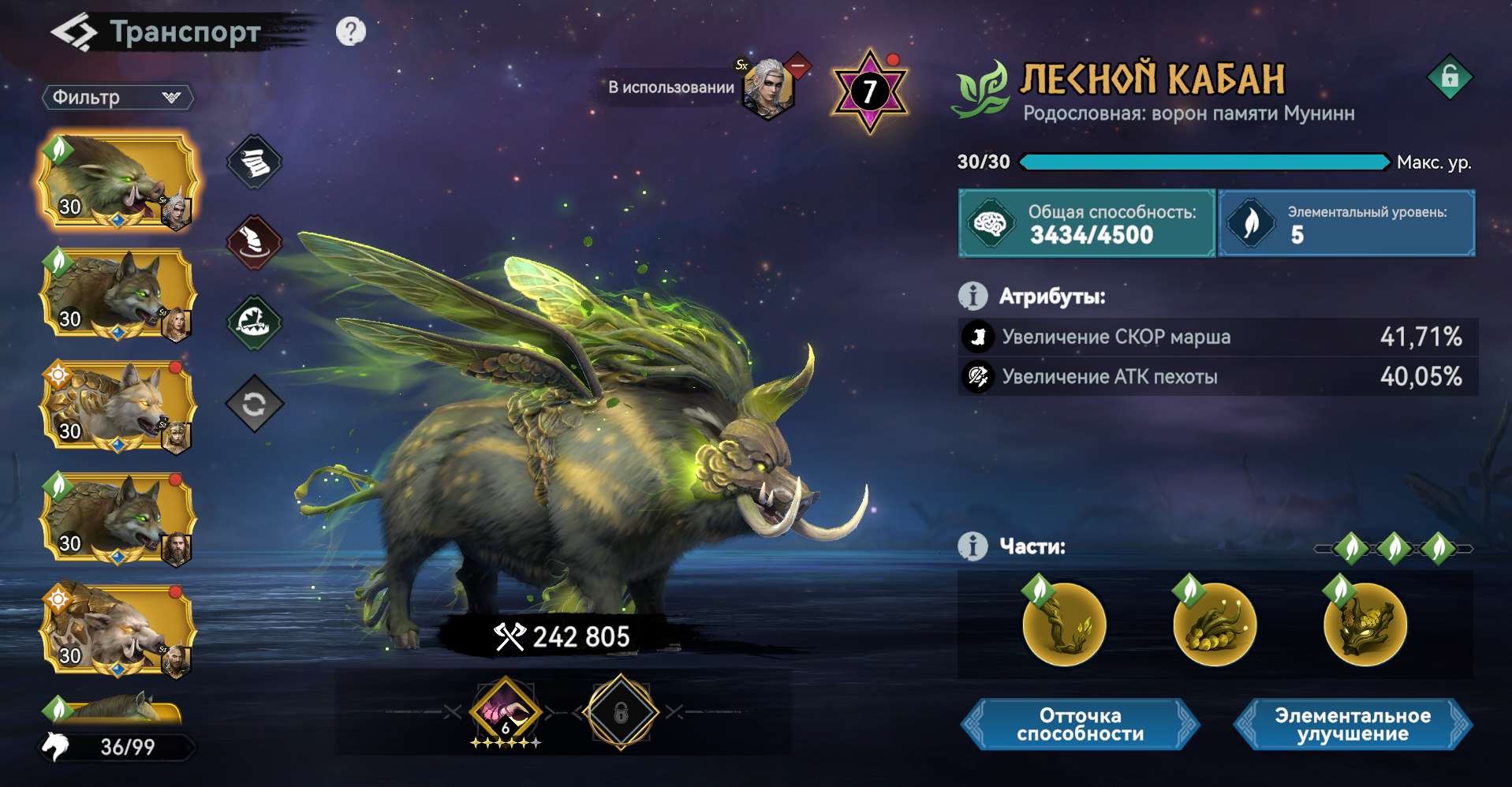This screenshot has height=787, width=1512.
Task: Click the brain icon next to общая способность
Action: point(989,223)
